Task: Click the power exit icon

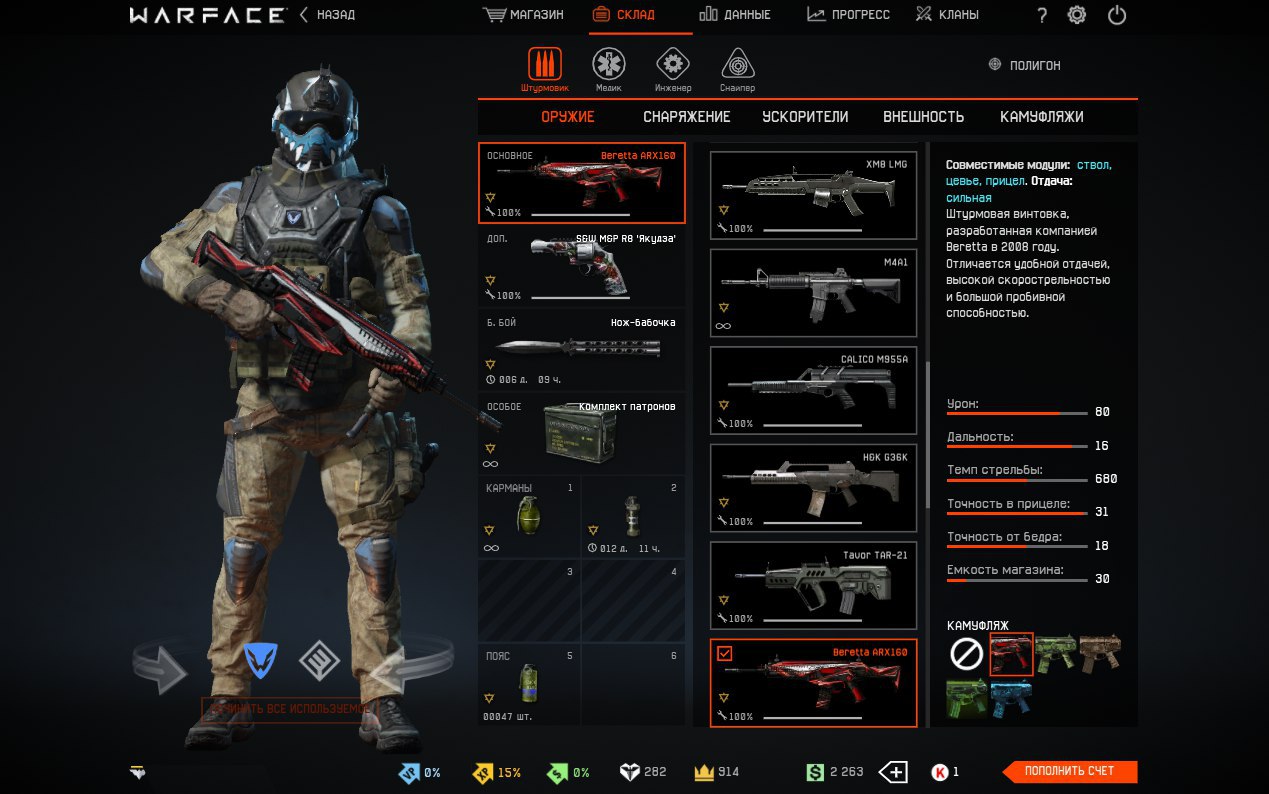Action: 1117,15
